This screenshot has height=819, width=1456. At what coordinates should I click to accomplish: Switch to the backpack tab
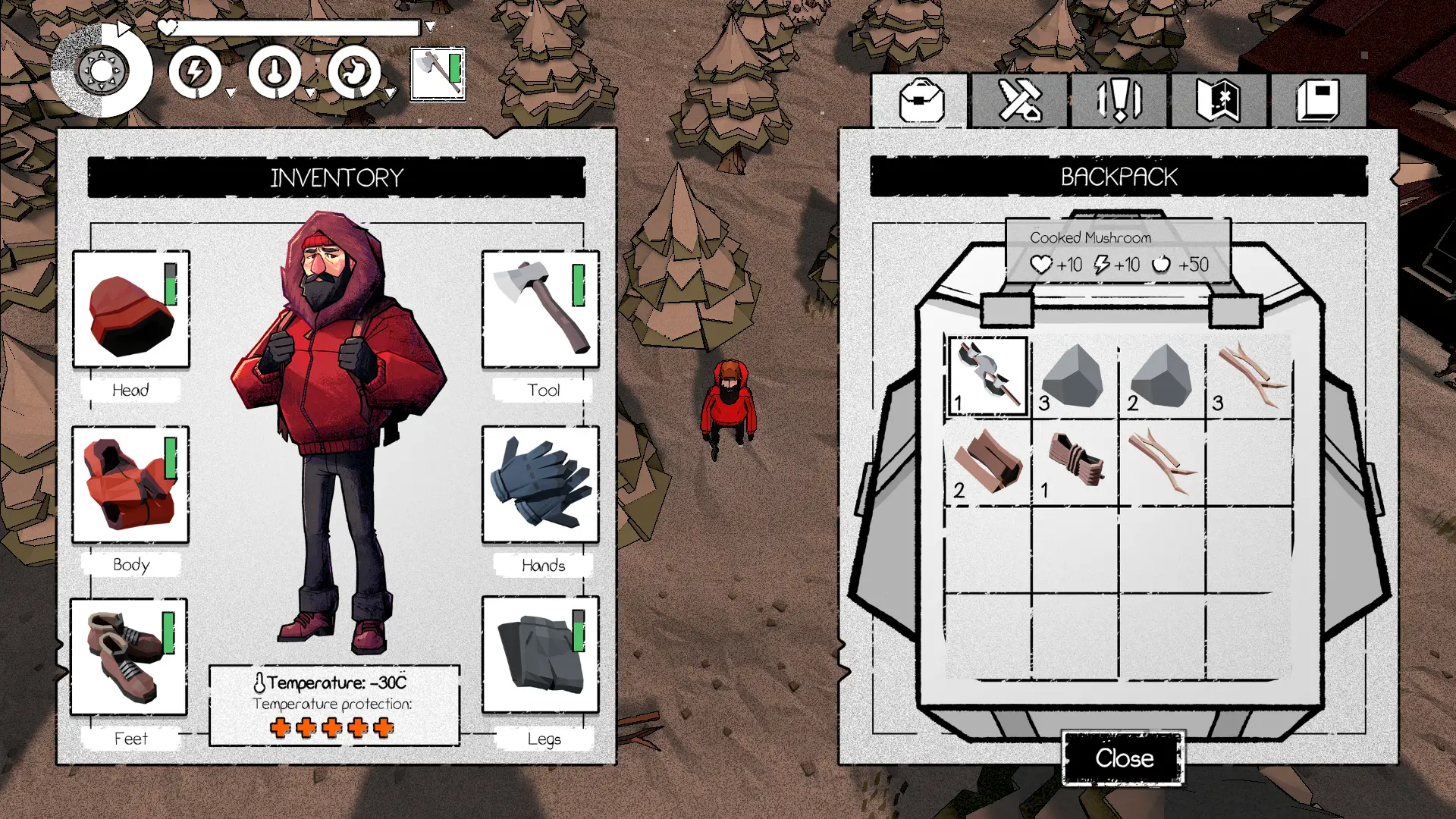point(921,100)
